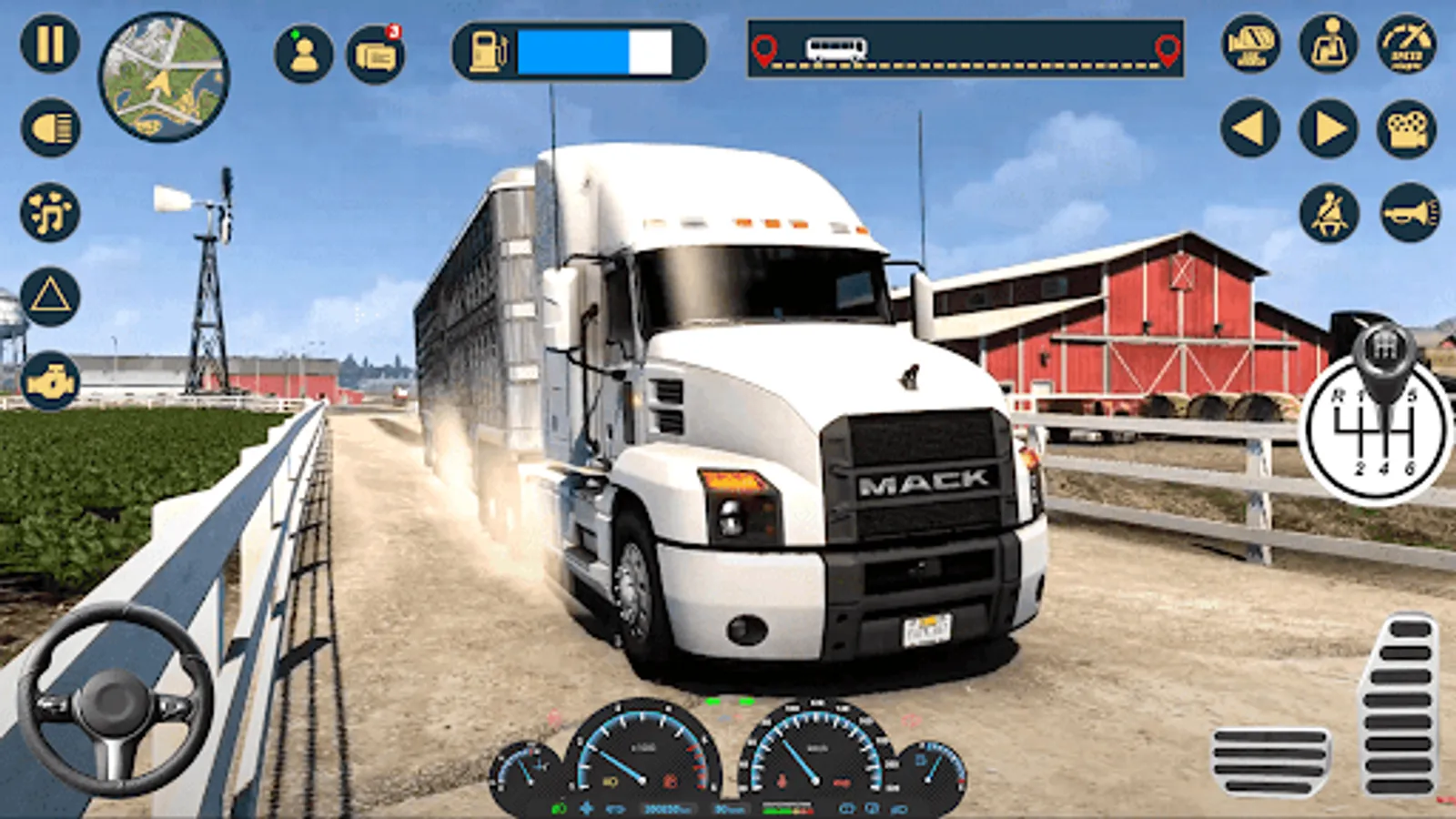
Task: Toggle the speed limiter button
Action: coord(1407,44)
